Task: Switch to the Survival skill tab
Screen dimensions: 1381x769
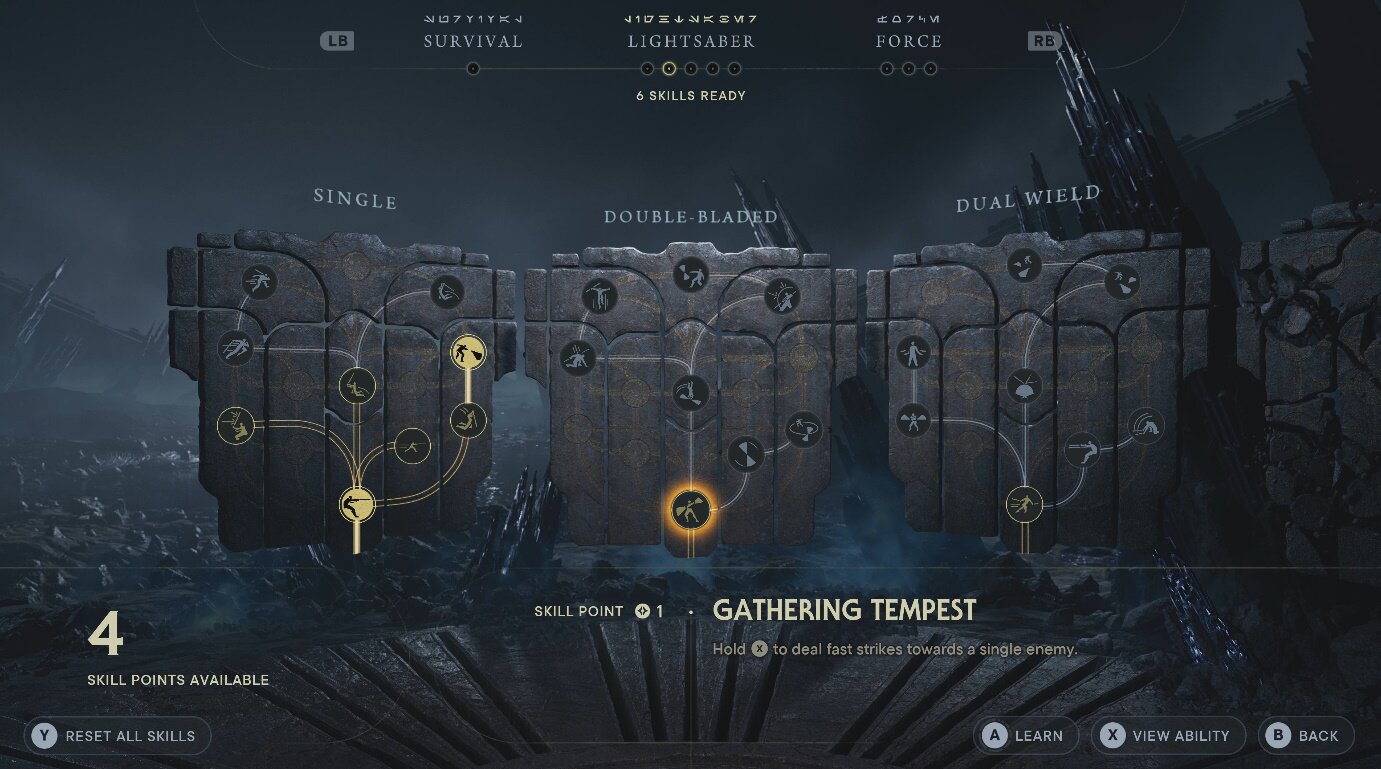Action: point(473,41)
